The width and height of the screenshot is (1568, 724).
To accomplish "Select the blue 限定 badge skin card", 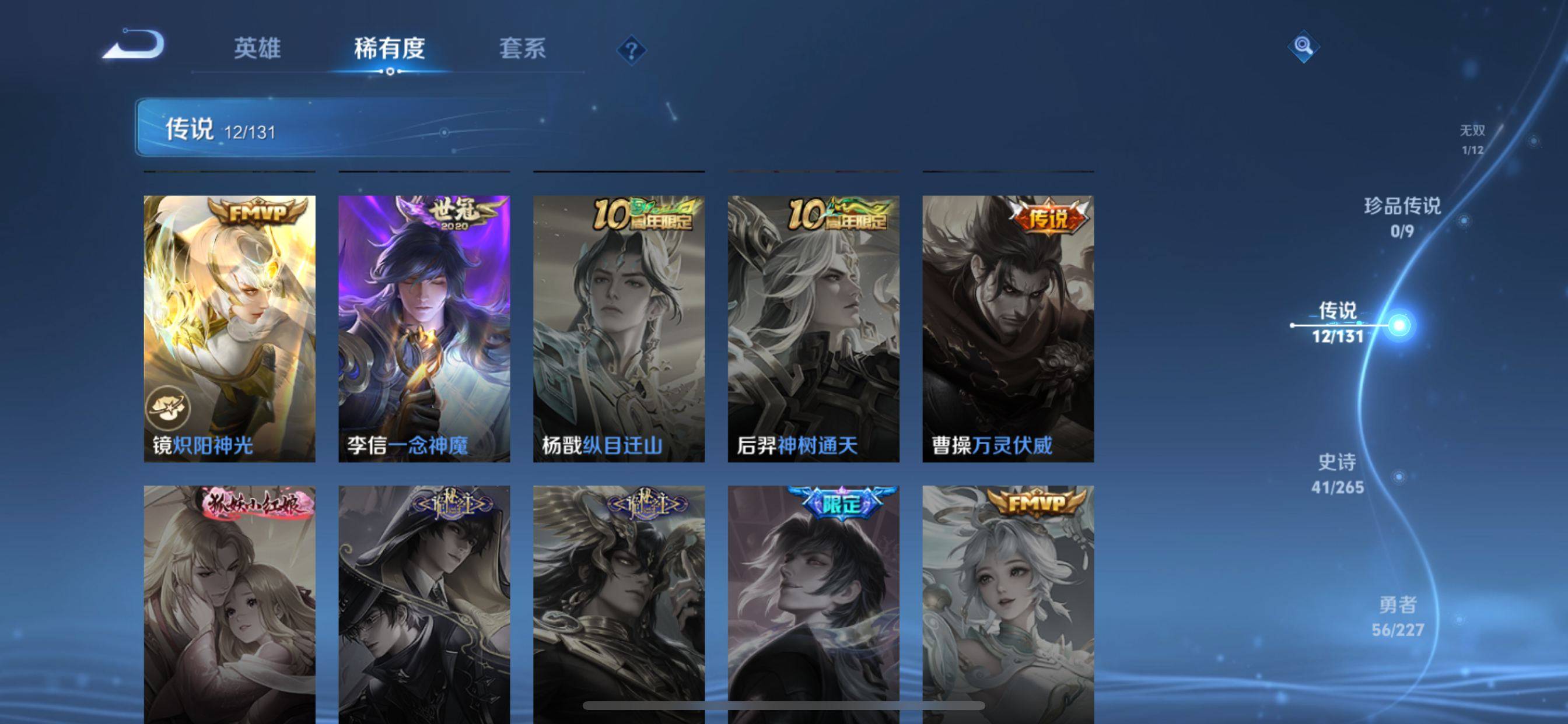I will click(x=813, y=602).
